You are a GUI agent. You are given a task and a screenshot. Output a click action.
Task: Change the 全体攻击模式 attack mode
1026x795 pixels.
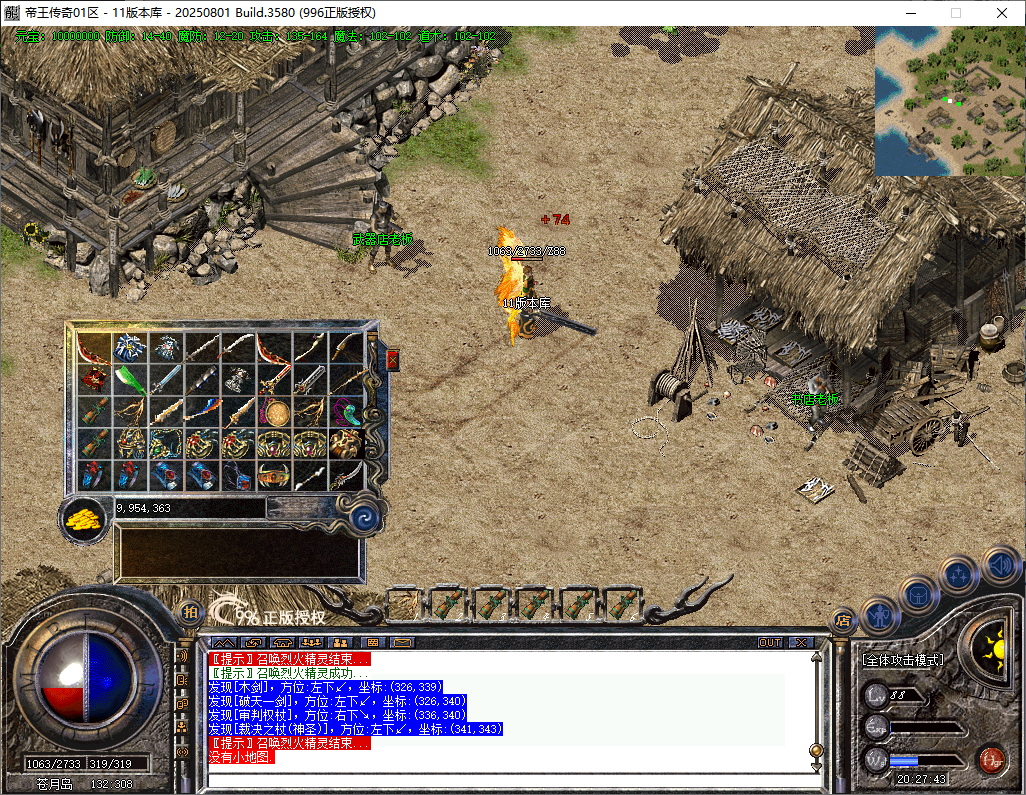[x=902, y=660]
